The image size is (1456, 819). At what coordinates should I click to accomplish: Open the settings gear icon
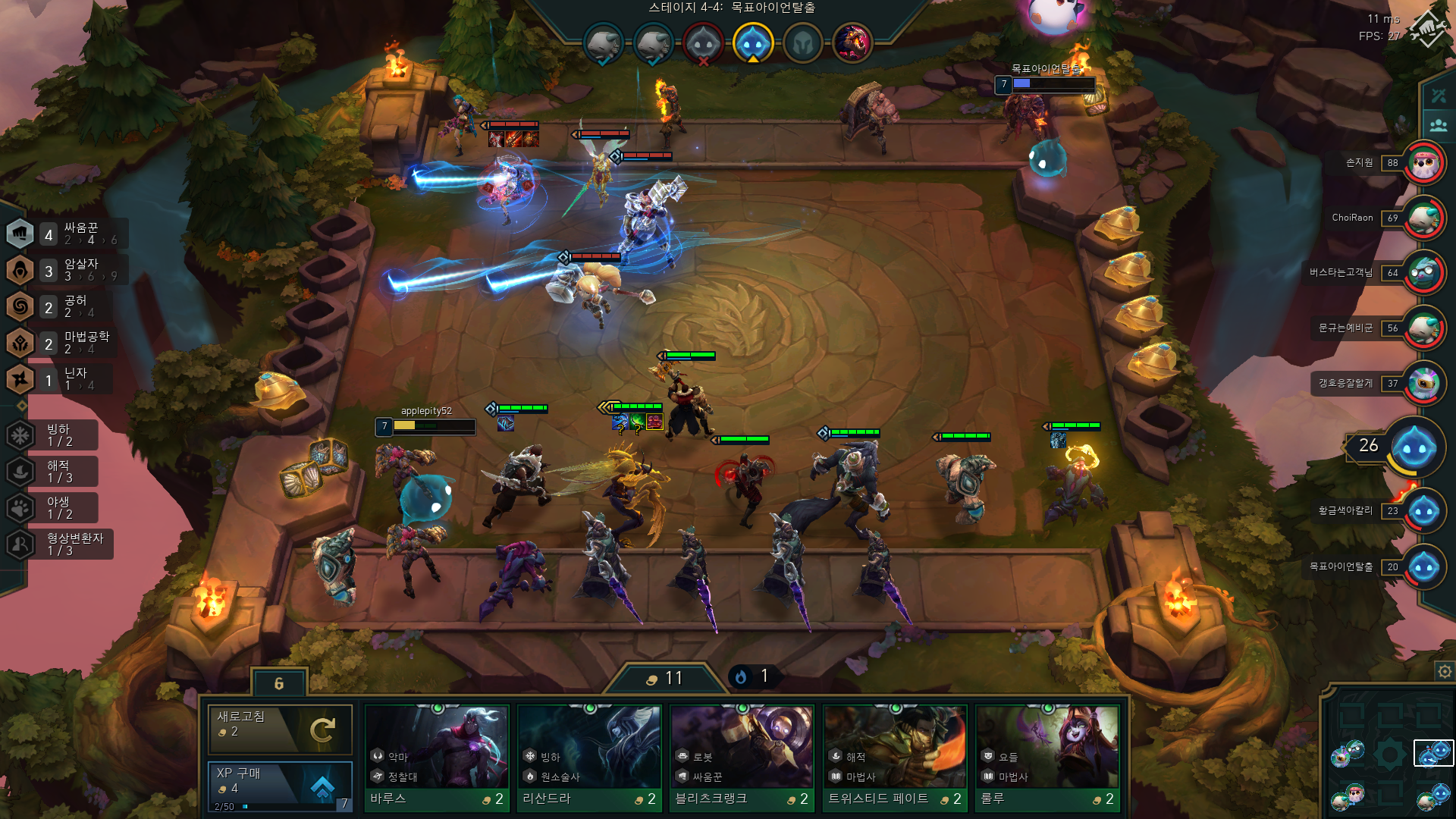[x=1445, y=671]
